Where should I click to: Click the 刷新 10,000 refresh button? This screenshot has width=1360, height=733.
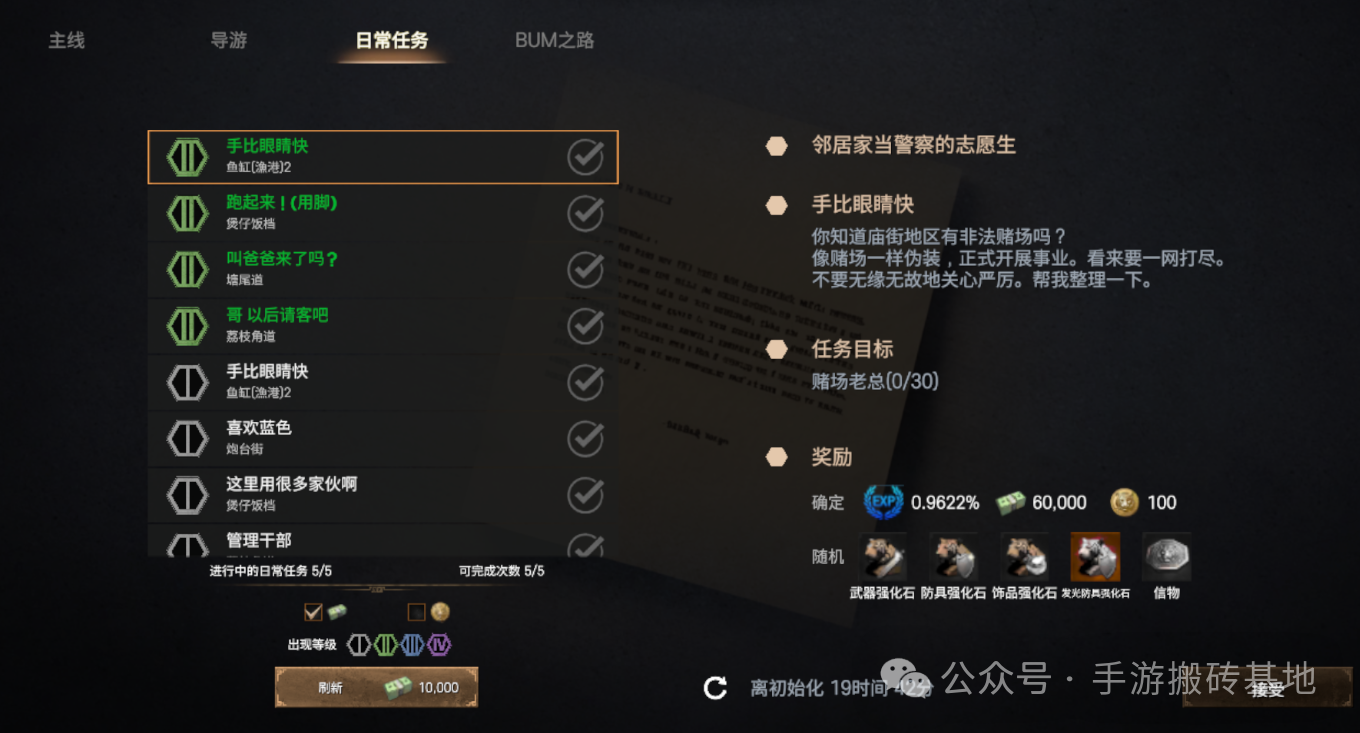(x=376, y=687)
